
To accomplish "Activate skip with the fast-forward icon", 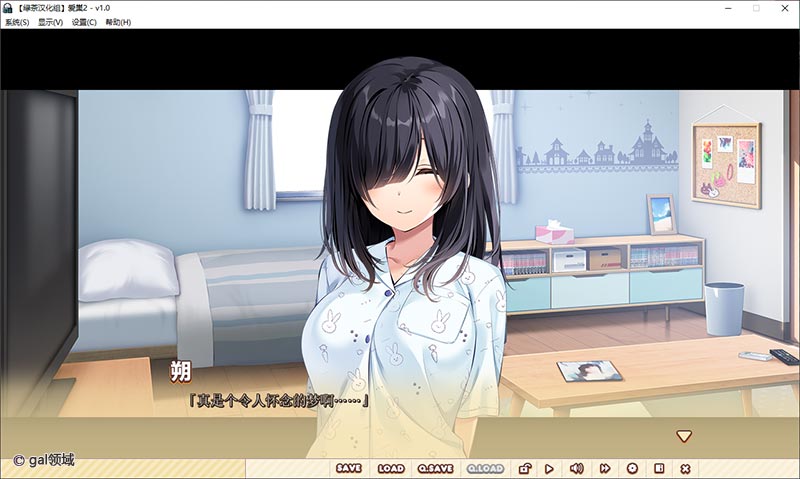I will coord(605,468).
